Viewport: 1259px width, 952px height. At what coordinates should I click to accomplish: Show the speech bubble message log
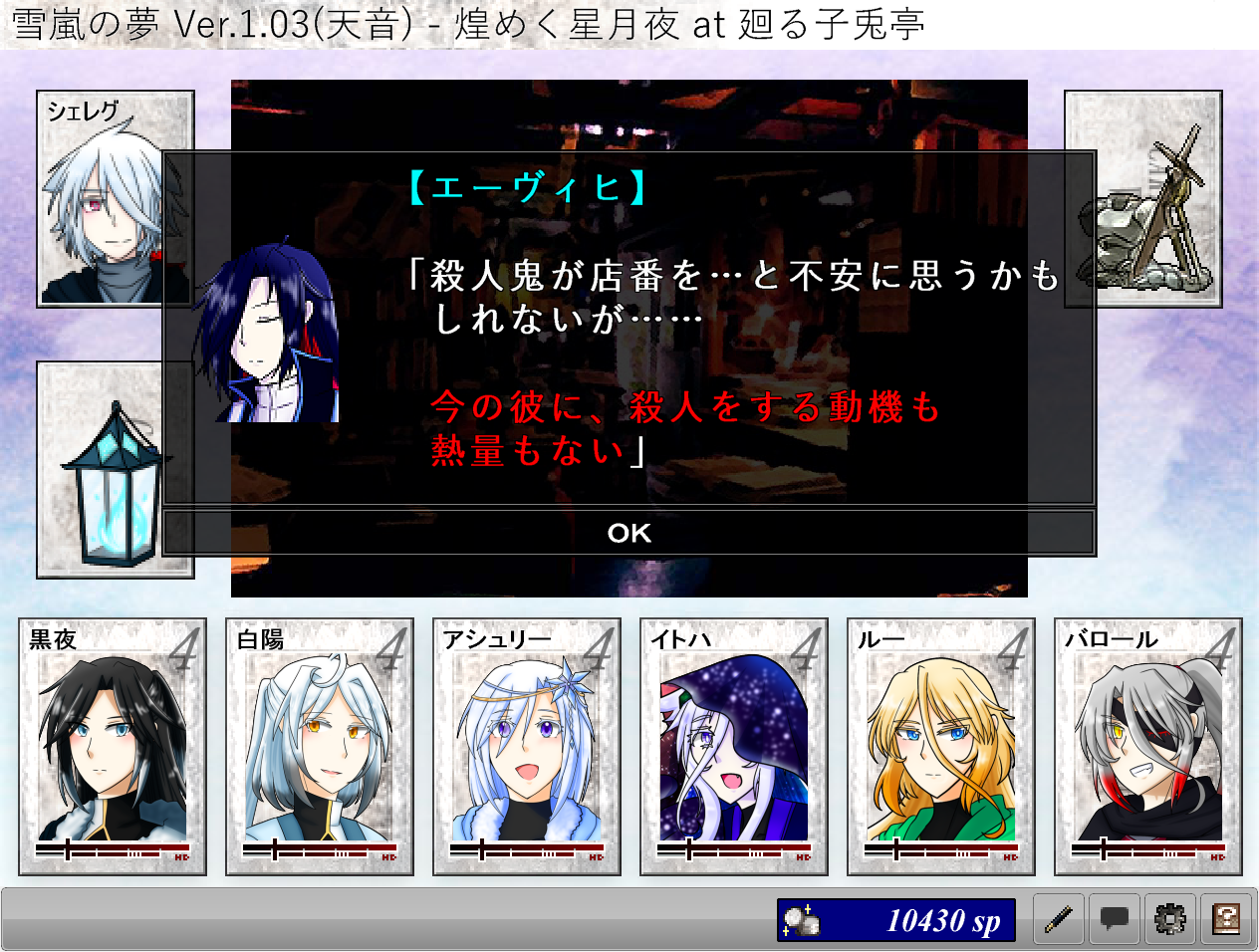(x=1115, y=919)
